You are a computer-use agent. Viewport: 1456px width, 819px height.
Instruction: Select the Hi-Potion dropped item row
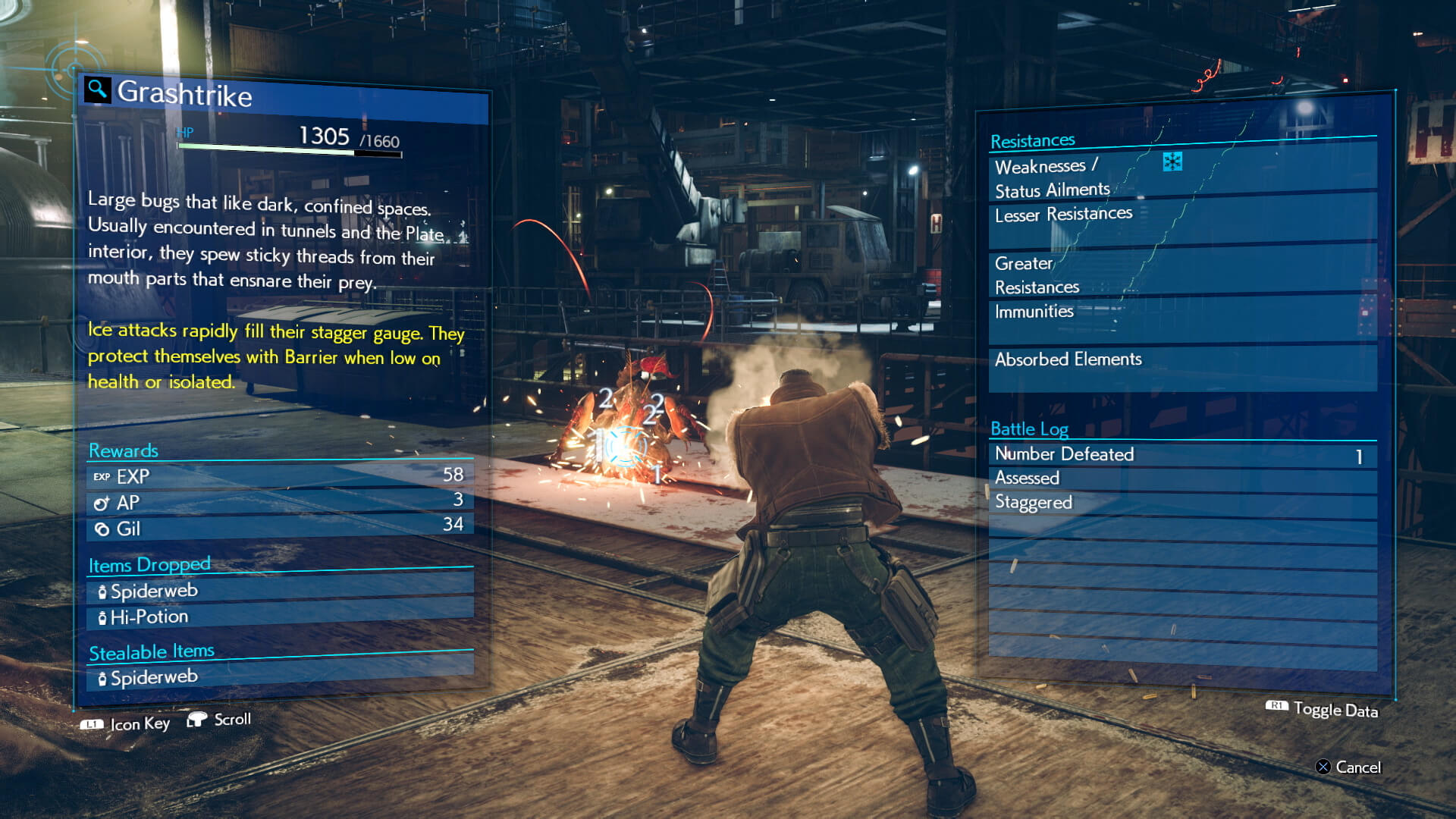tap(279, 615)
